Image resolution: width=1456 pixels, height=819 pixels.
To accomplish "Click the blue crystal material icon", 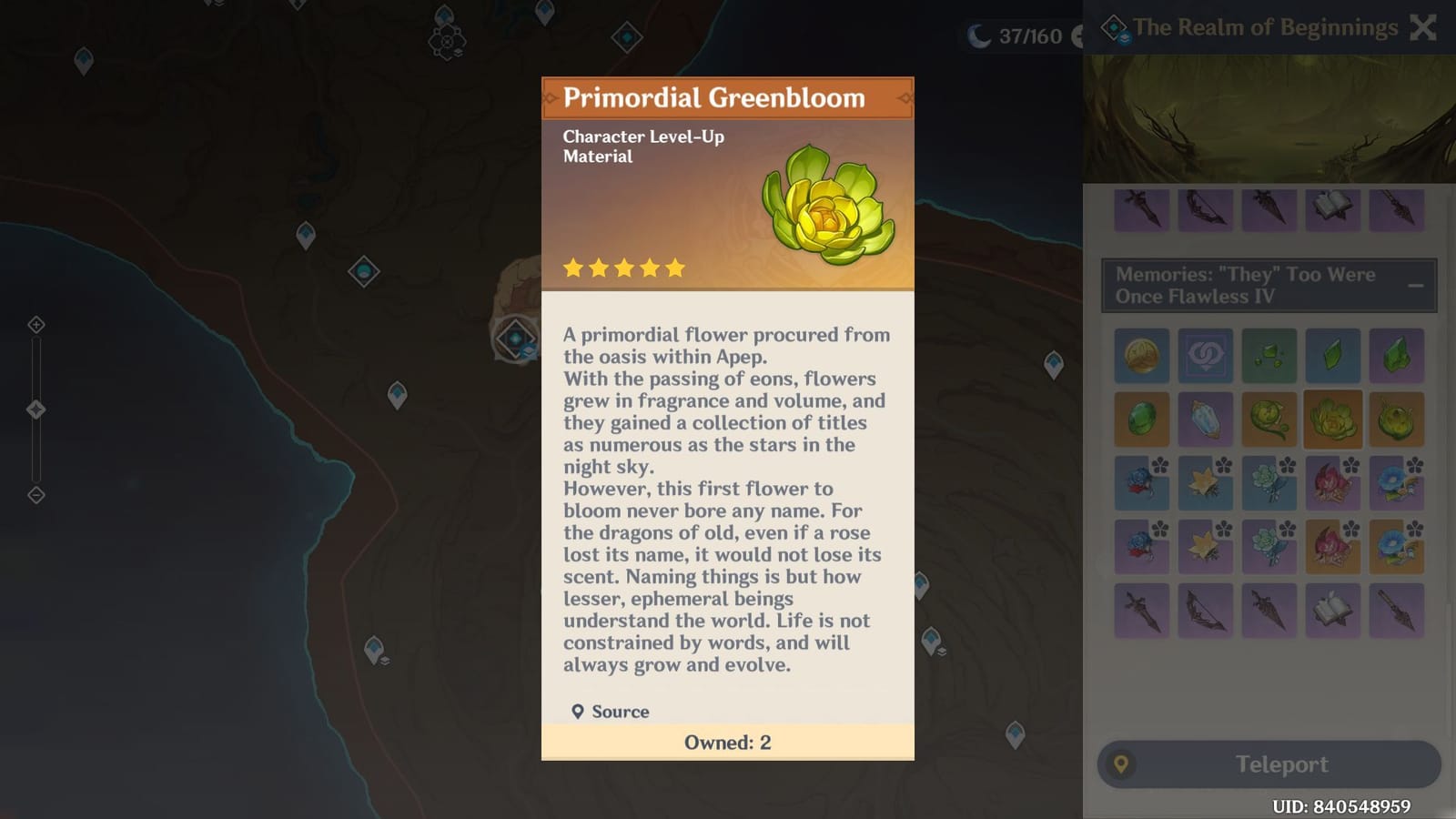I will (x=1205, y=420).
